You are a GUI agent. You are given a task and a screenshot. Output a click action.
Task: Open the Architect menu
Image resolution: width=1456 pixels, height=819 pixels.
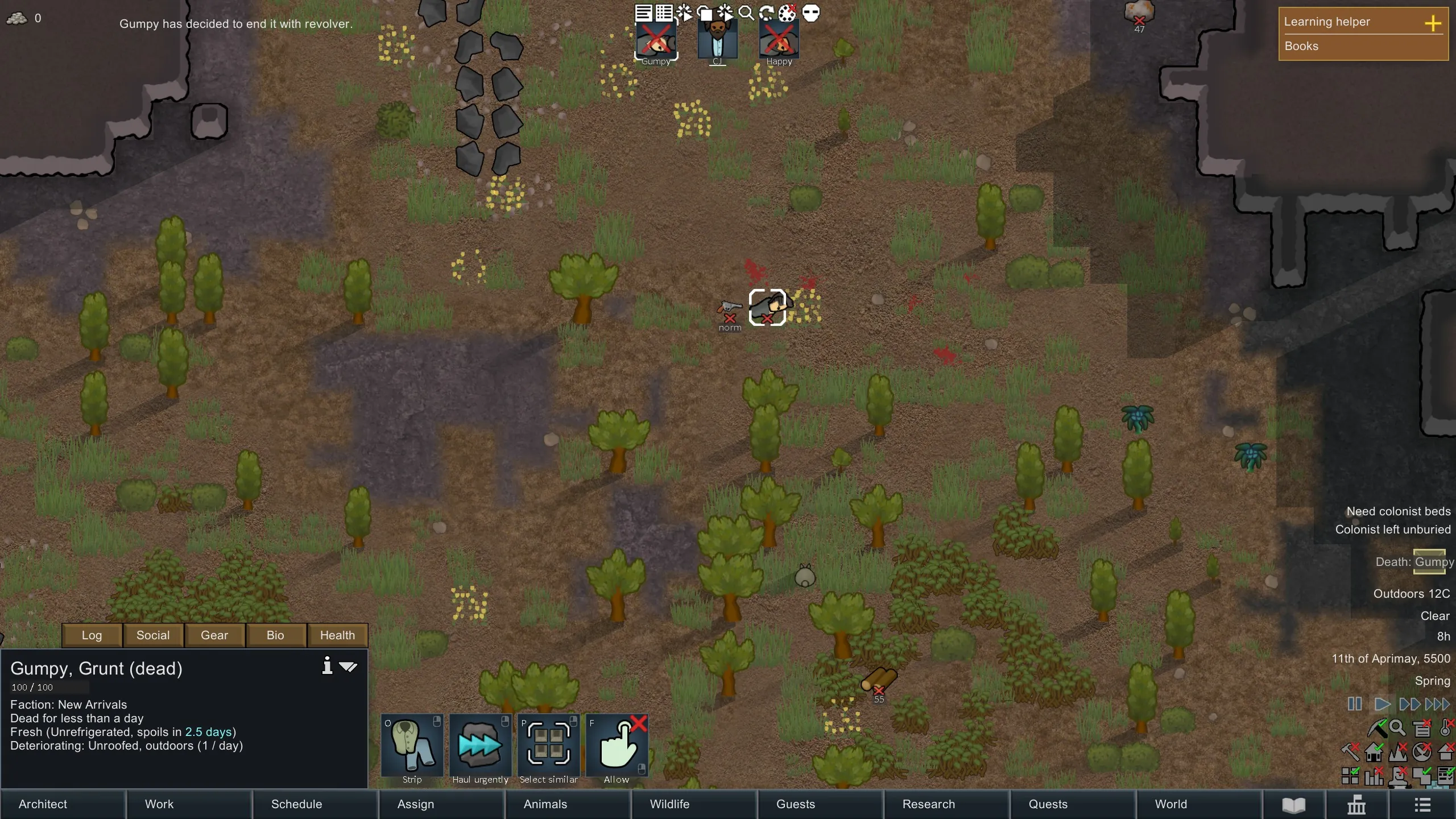point(63,804)
